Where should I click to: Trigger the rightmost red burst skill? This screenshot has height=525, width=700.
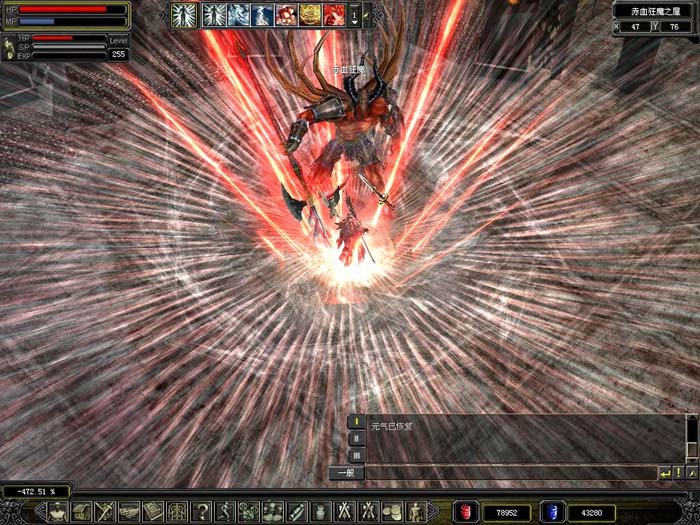click(x=333, y=14)
